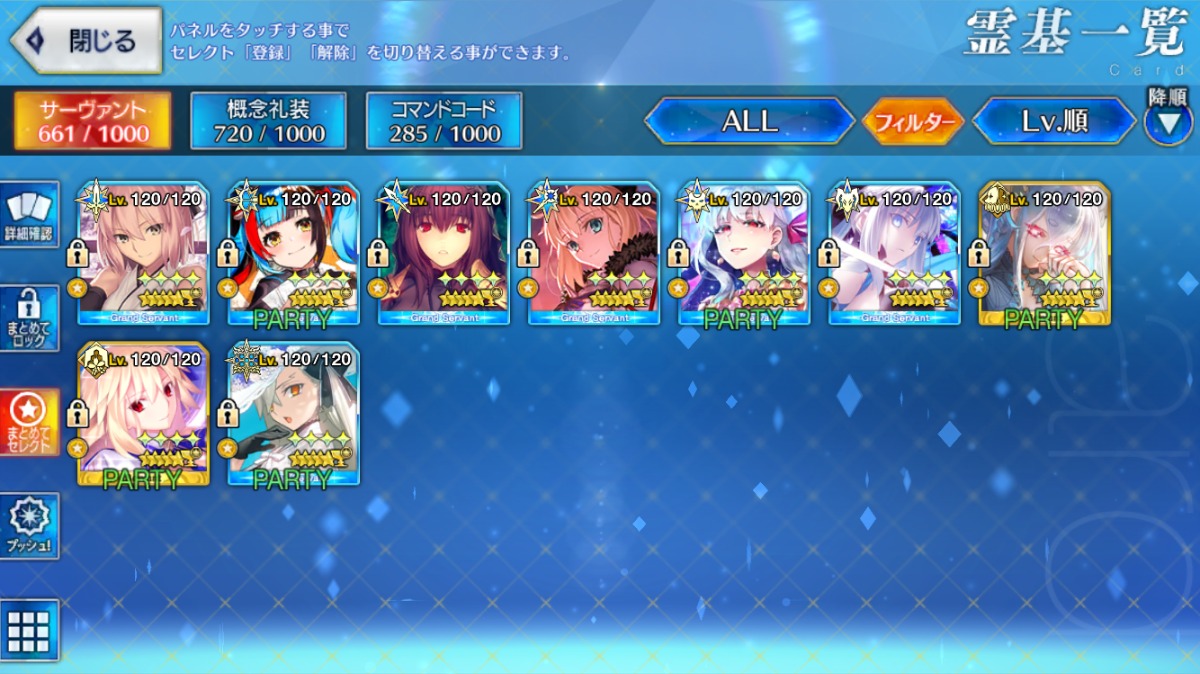Activate まとめてセレクト bulk select
The height and width of the screenshot is (674, 1200).
tap(29, 421)
